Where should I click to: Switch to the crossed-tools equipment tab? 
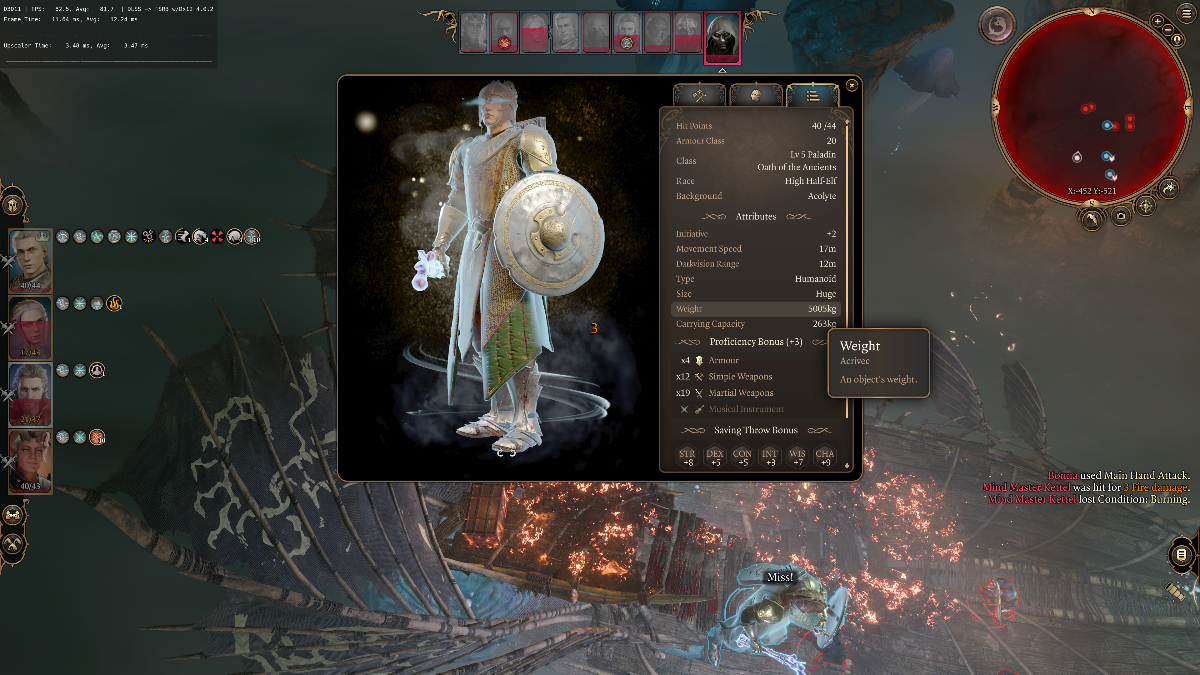(x=699, y=95)
